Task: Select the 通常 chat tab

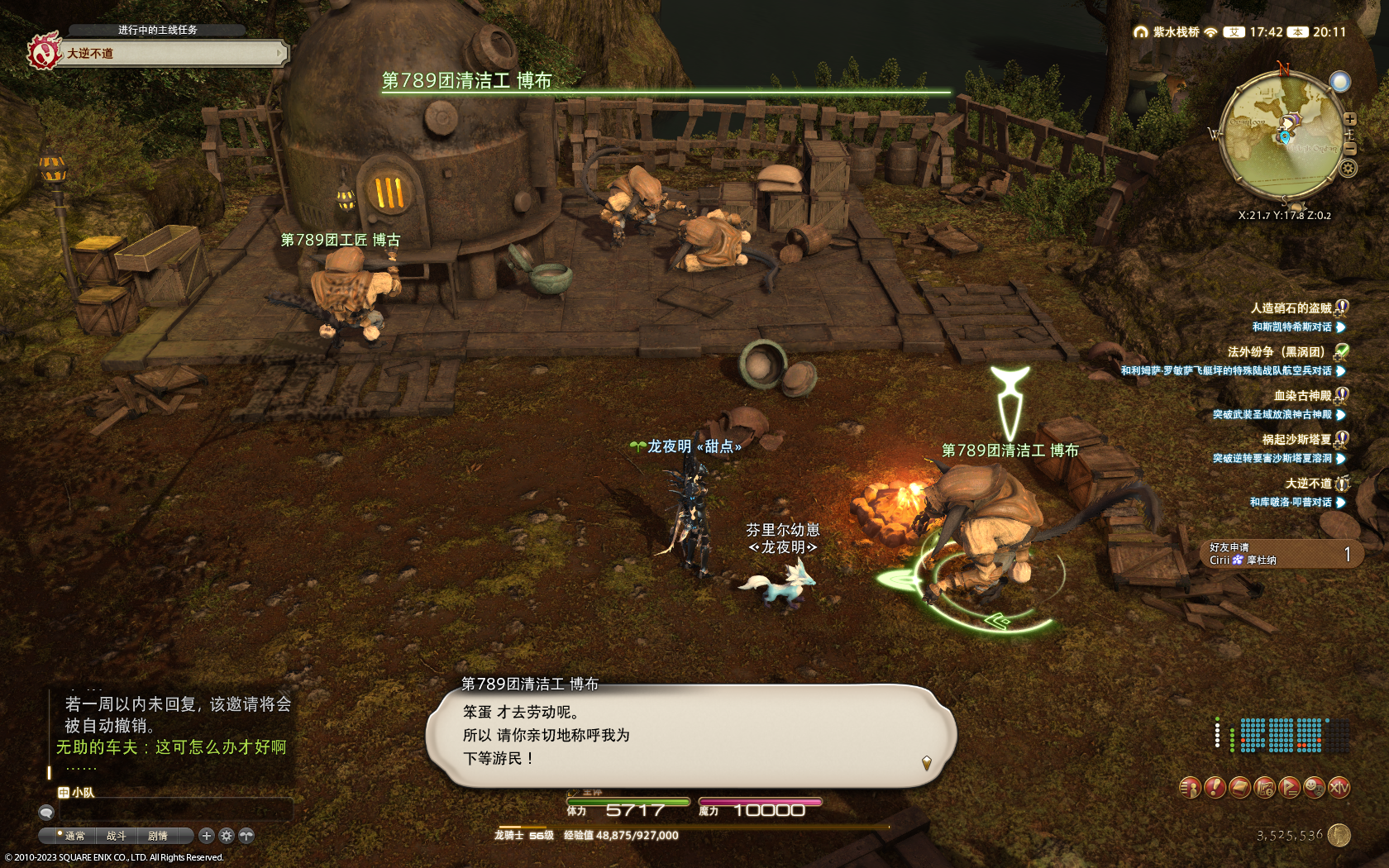Action: coord(74,836)
